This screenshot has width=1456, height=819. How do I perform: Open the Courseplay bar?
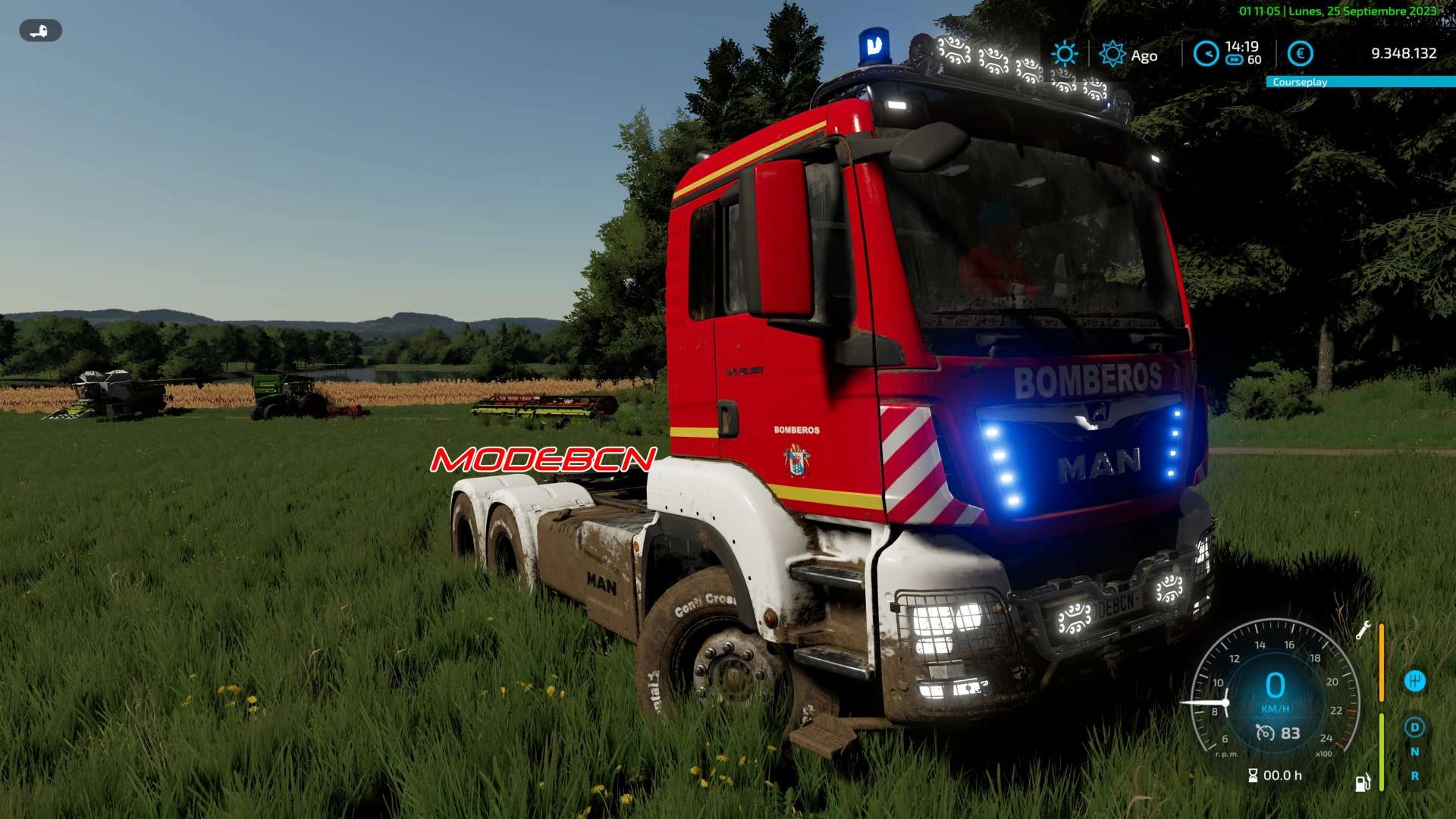(x=1360, y=82)
